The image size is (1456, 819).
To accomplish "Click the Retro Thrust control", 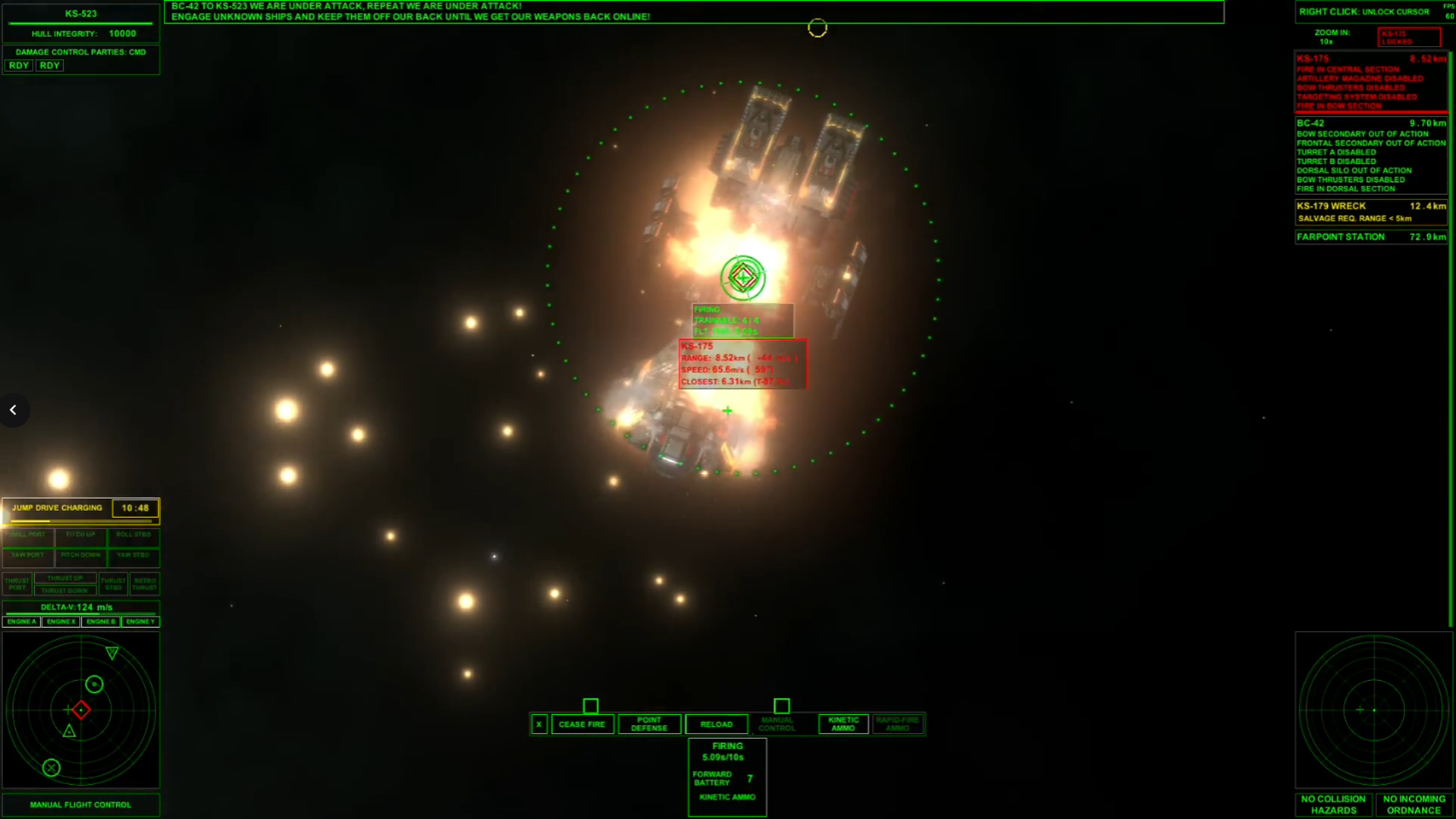I will tap(145, 584).
